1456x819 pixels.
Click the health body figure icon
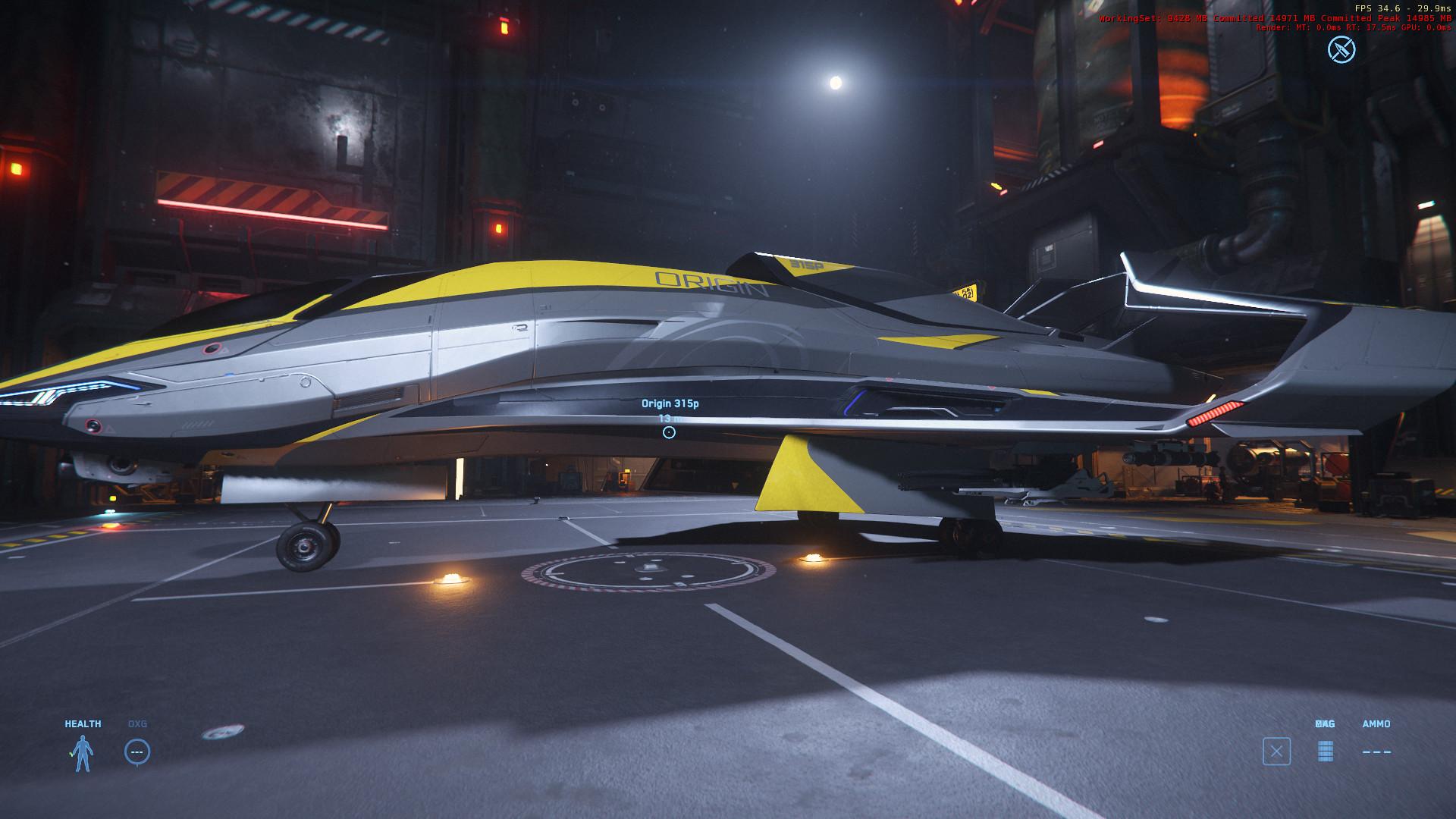83,753
